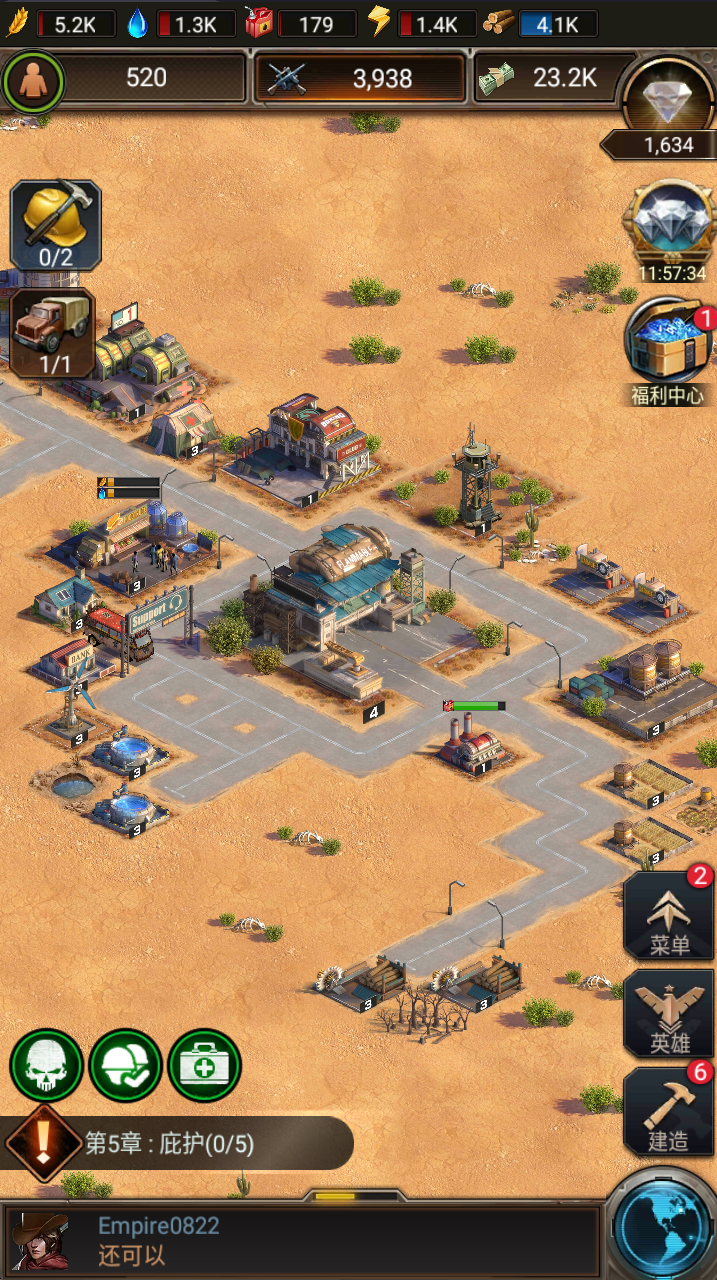717x1280 pixels.
Task: Tap the water drop 1.3K resource
Action: click(x=182, y=24)
